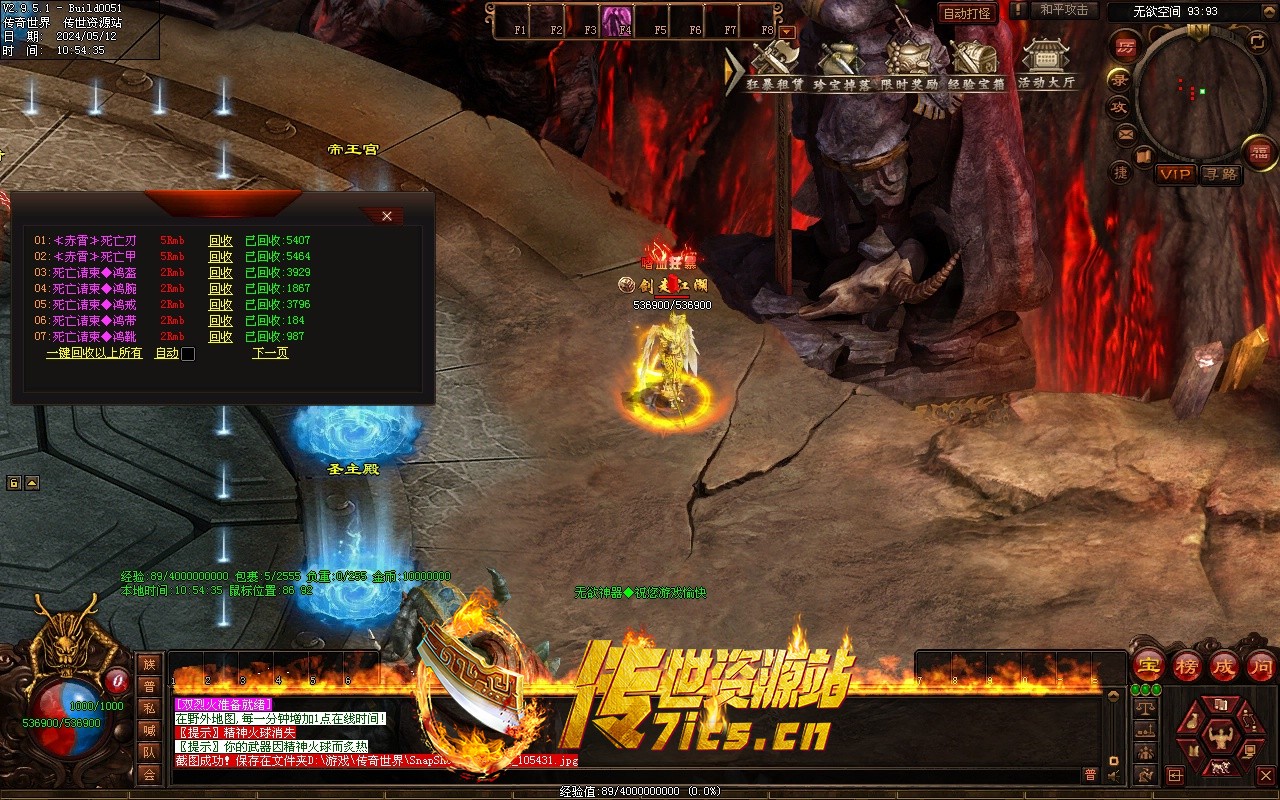
Task: Click the circular minimap
Action: (1192, 90)
